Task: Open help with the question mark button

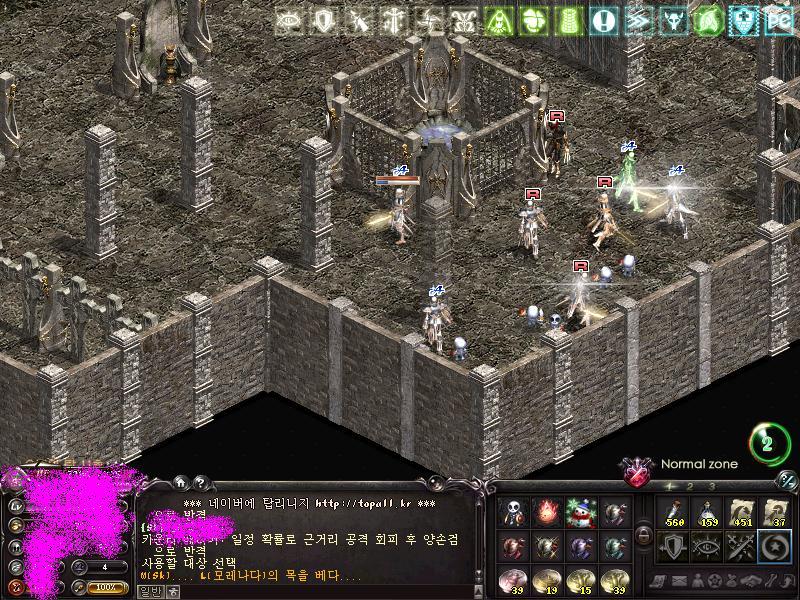Action: coord(198,482)
